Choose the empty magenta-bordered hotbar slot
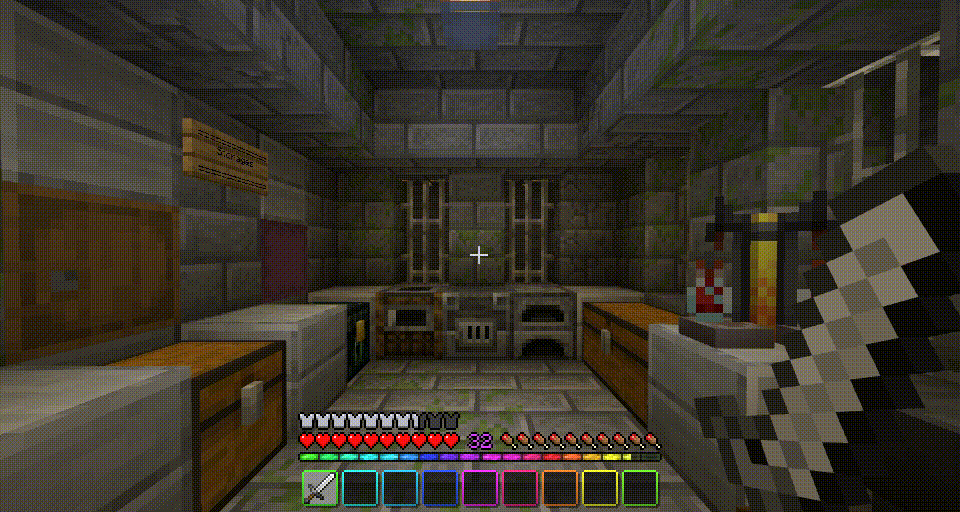Viewport: 960px width, 512px height. point(480,489)
